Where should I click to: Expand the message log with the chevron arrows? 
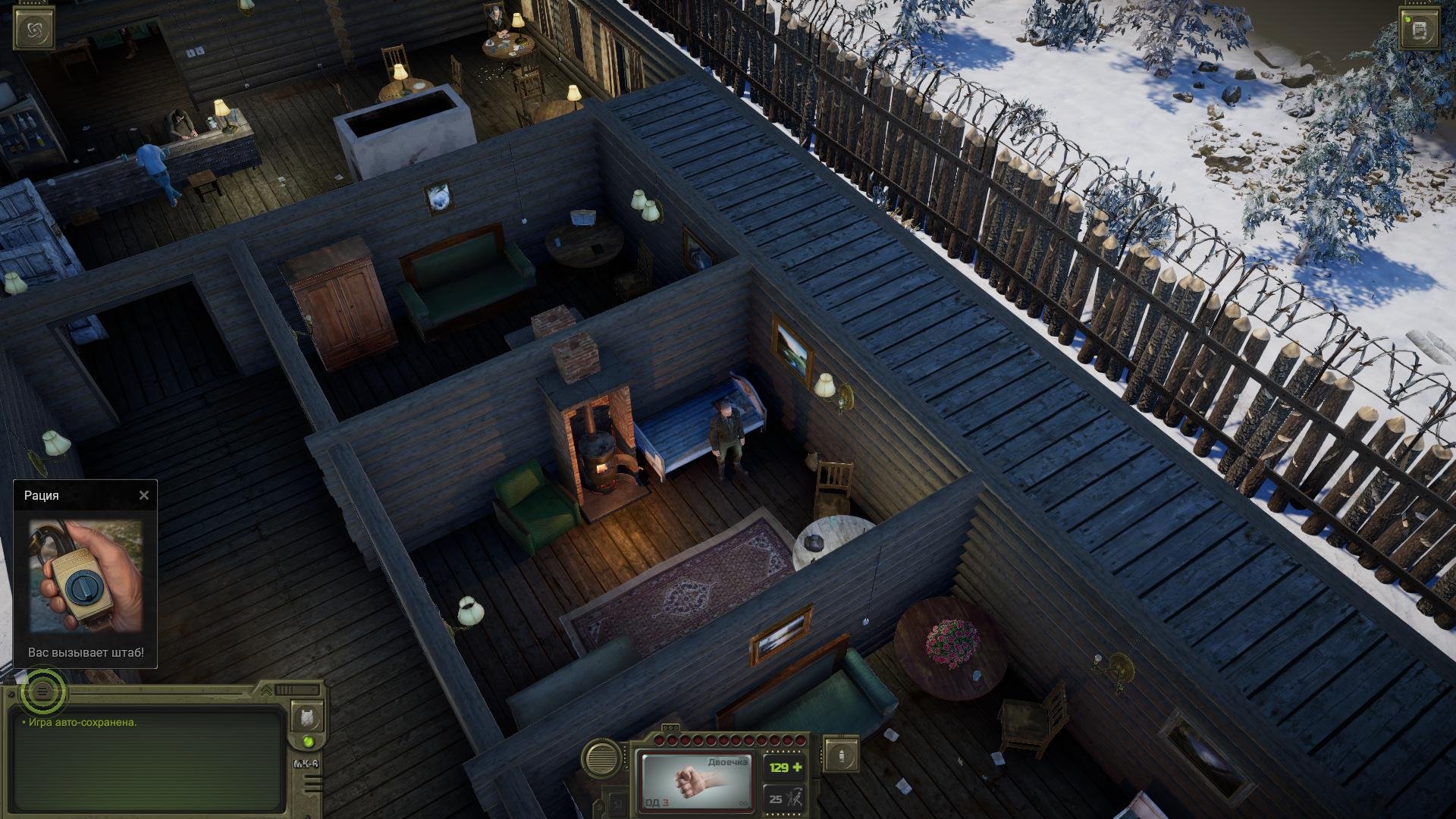click(266, 690)
